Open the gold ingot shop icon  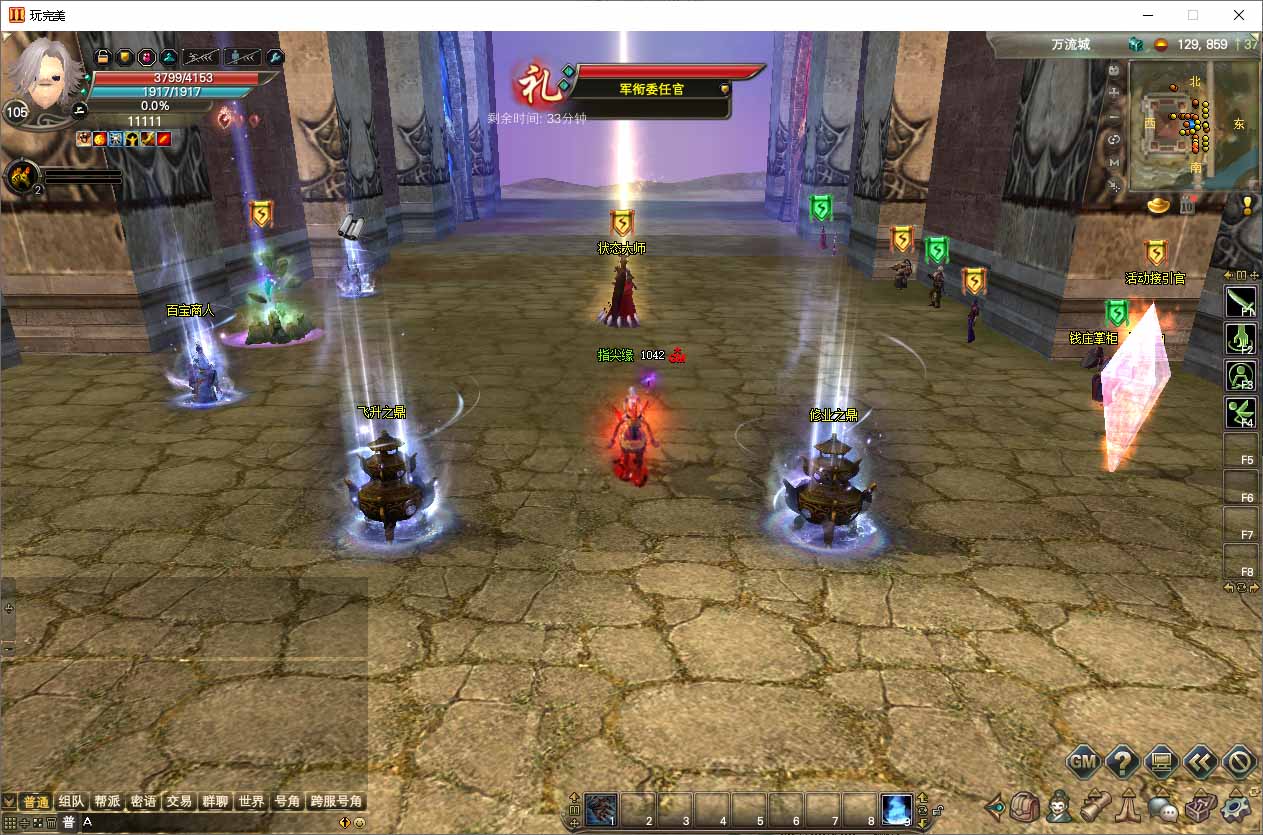pyautogui.click(x=1159, y=205)
